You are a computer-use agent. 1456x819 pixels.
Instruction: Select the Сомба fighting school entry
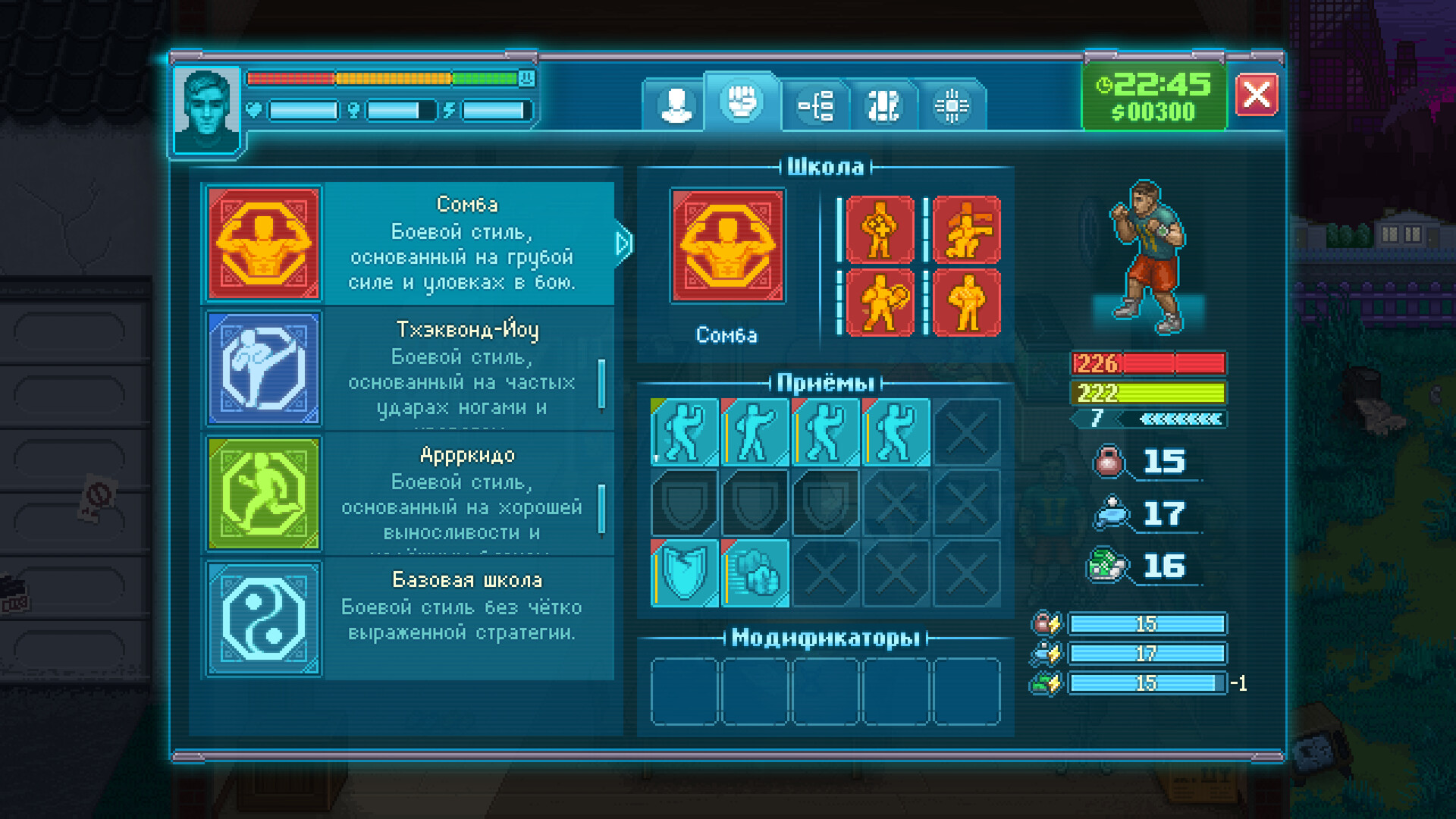click(409, 243)
